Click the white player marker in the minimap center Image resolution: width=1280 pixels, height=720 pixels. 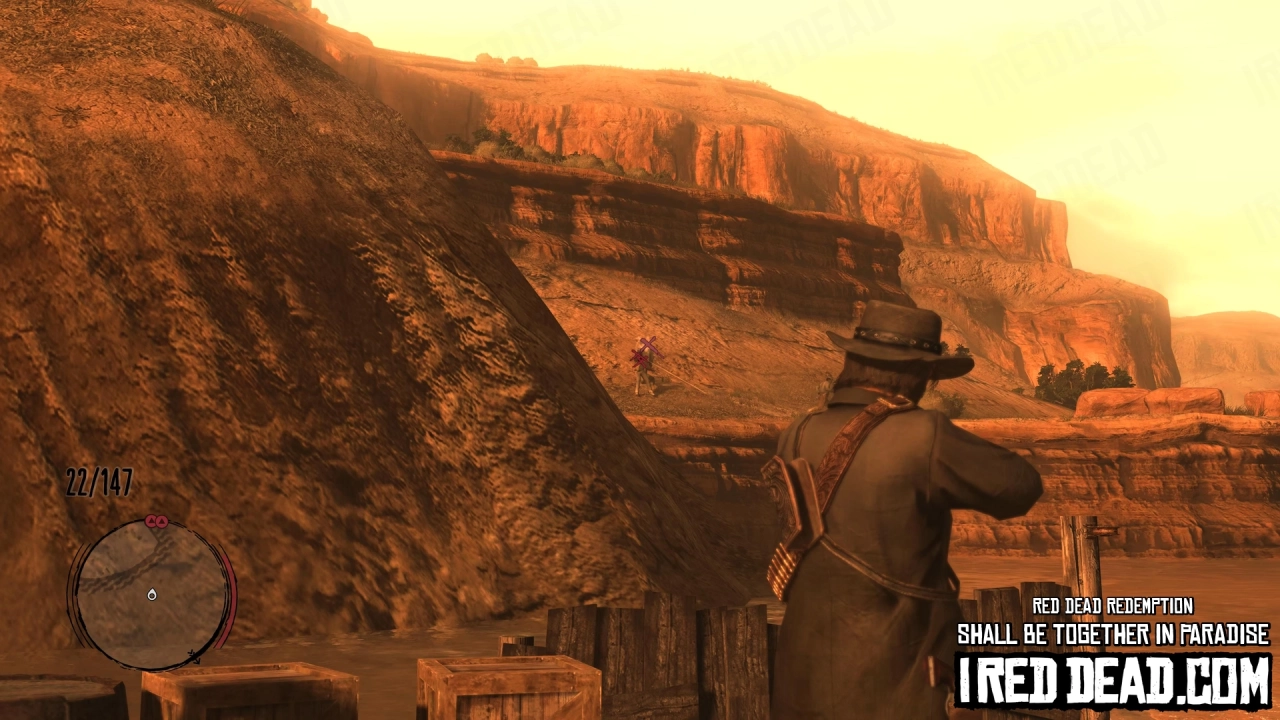pos(152,595)
